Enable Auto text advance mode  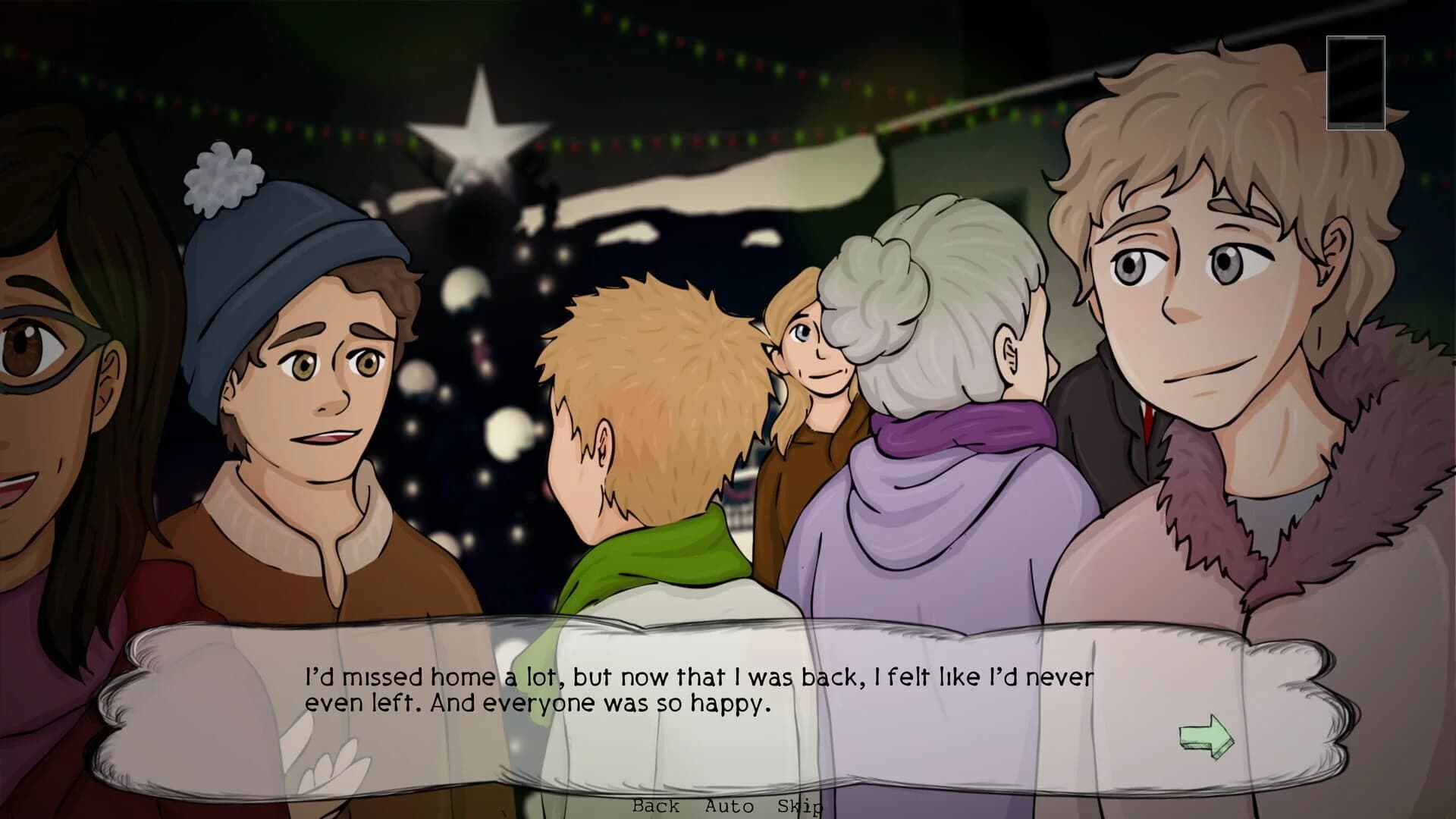point(730,808)
